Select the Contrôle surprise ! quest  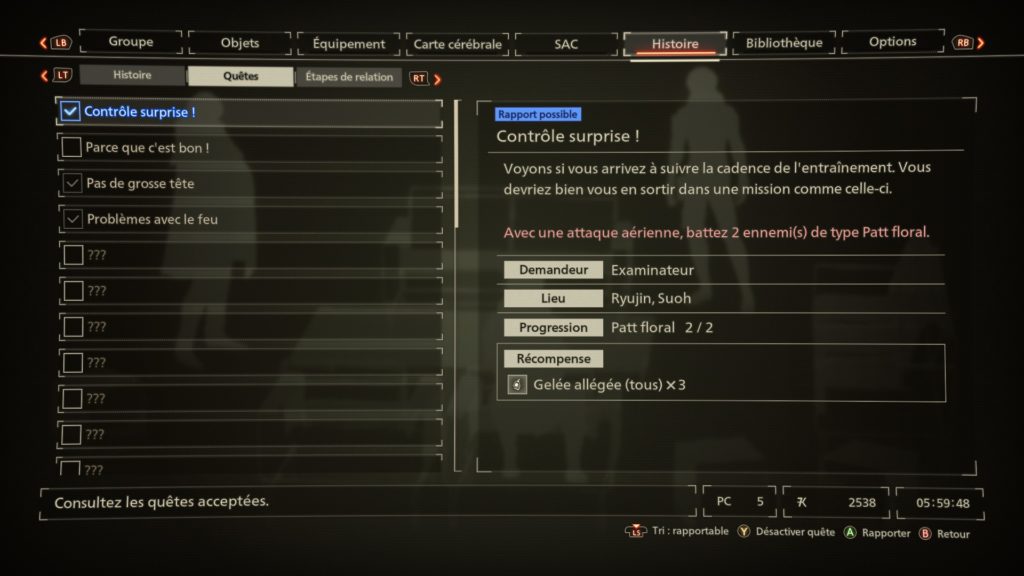pos(250,112)
